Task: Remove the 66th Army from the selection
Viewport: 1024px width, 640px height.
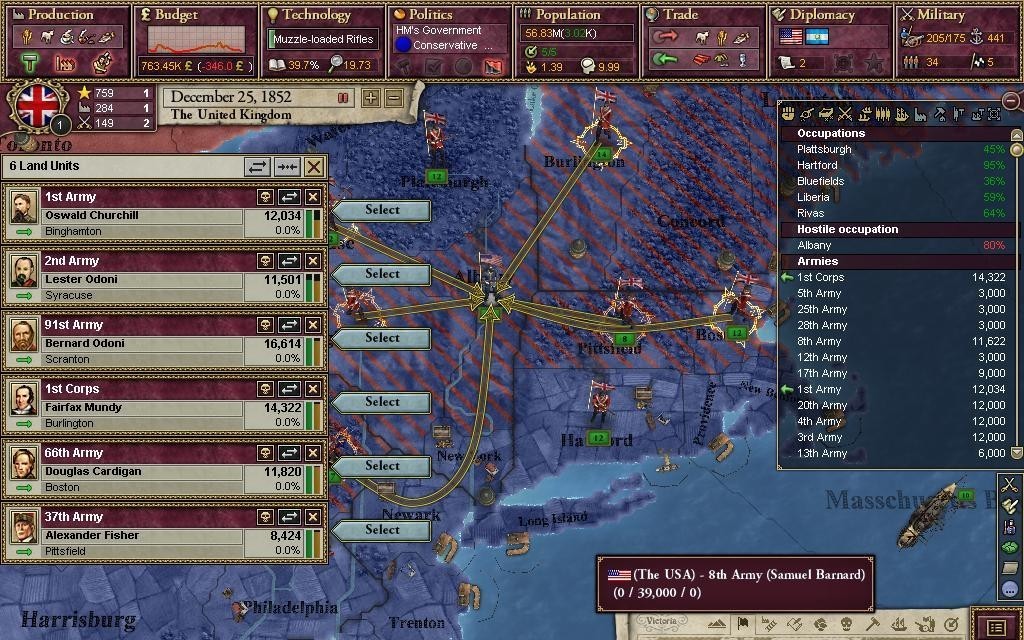Action: [313, 453]
